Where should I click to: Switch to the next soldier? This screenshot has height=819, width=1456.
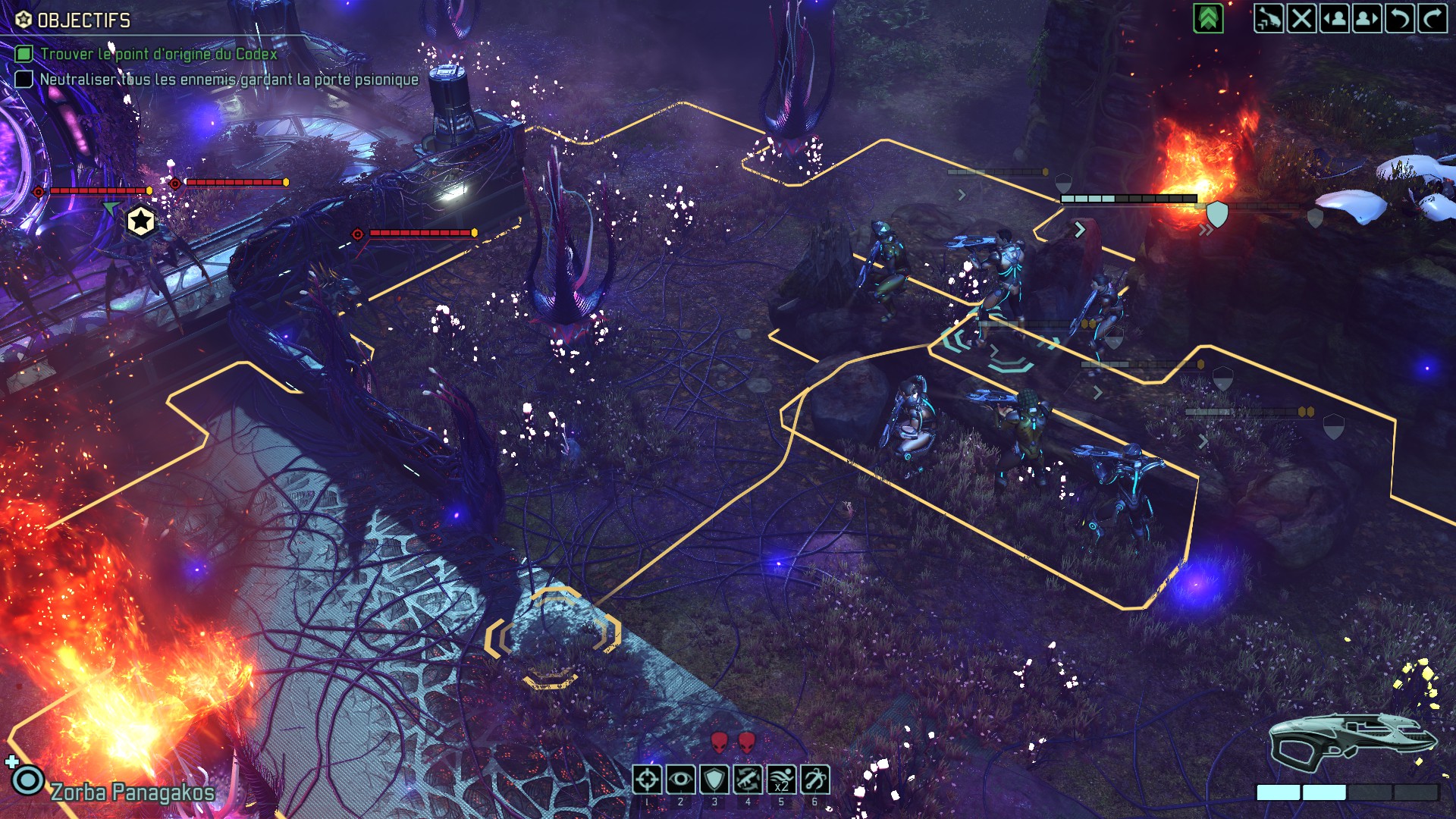click(1367, 18)
